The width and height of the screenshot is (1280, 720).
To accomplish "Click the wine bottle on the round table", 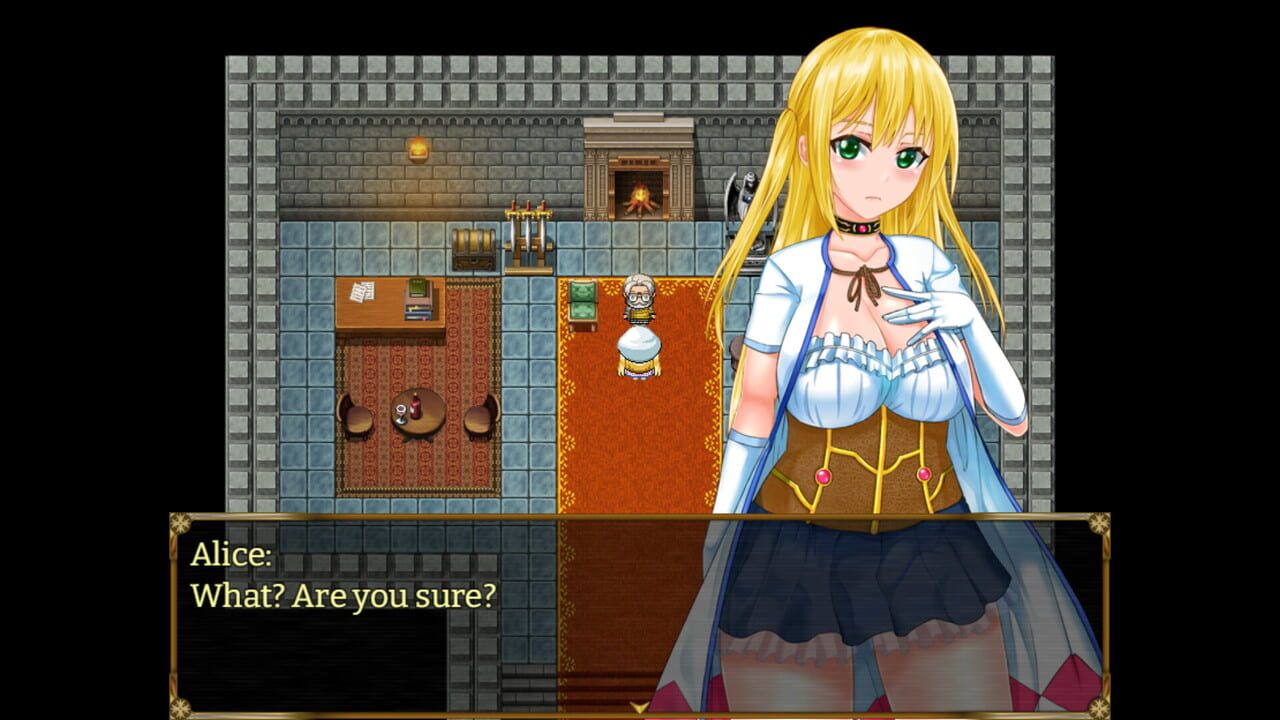I will tap(414, 407).
